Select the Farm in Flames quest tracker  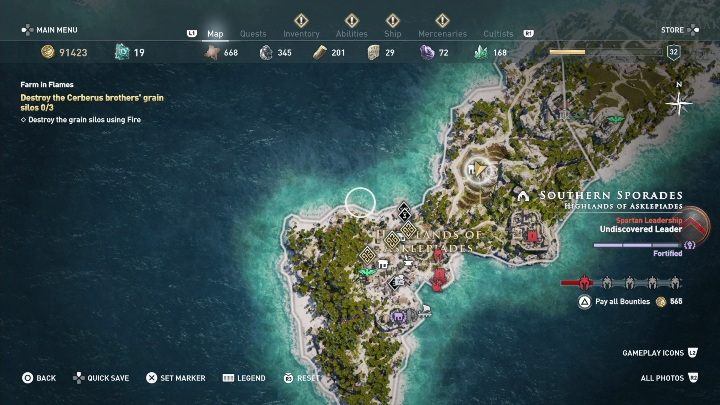47,85
